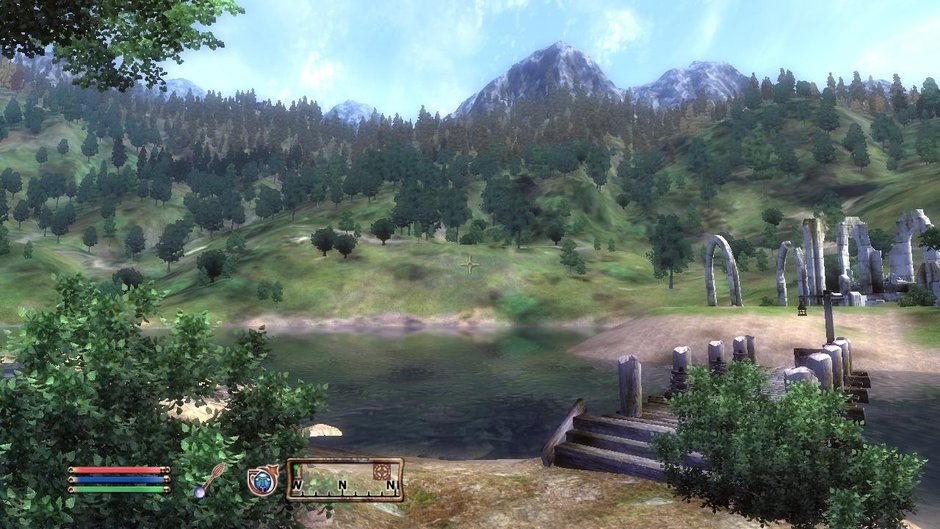Select the ruin marker on the compass
Image resolution: width=940 pixels, height=529 pixels.
click(381, 470)
